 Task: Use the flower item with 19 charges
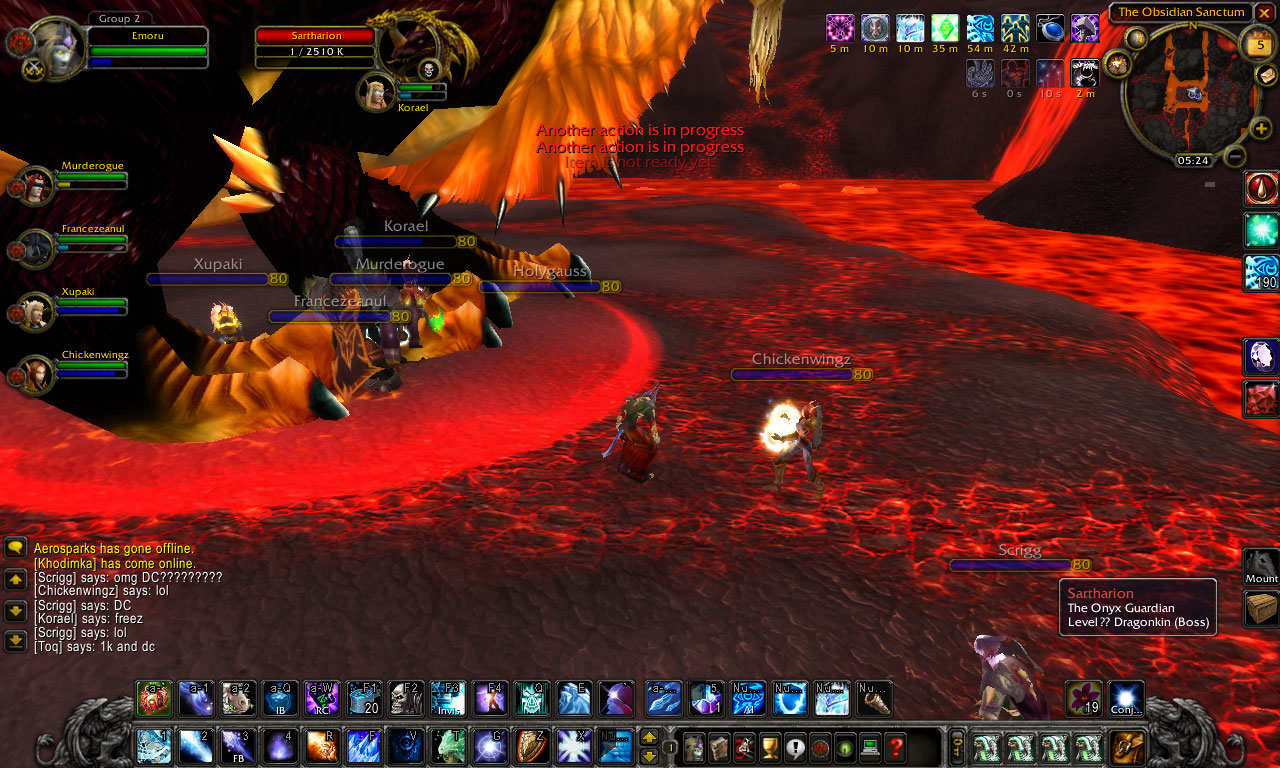click(x=1083, y=698)
